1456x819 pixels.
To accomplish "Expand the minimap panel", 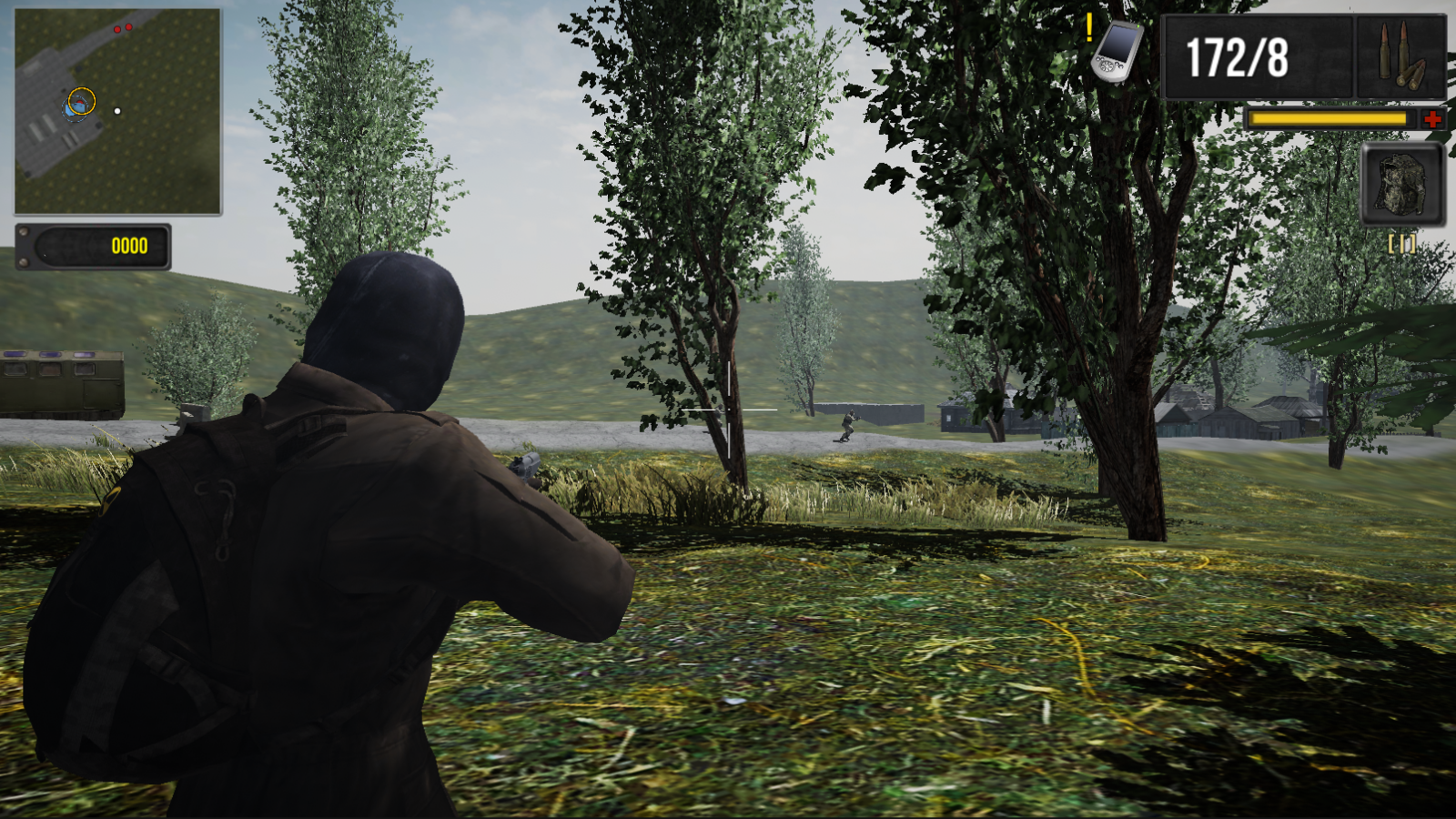I will tap(118, 109).
